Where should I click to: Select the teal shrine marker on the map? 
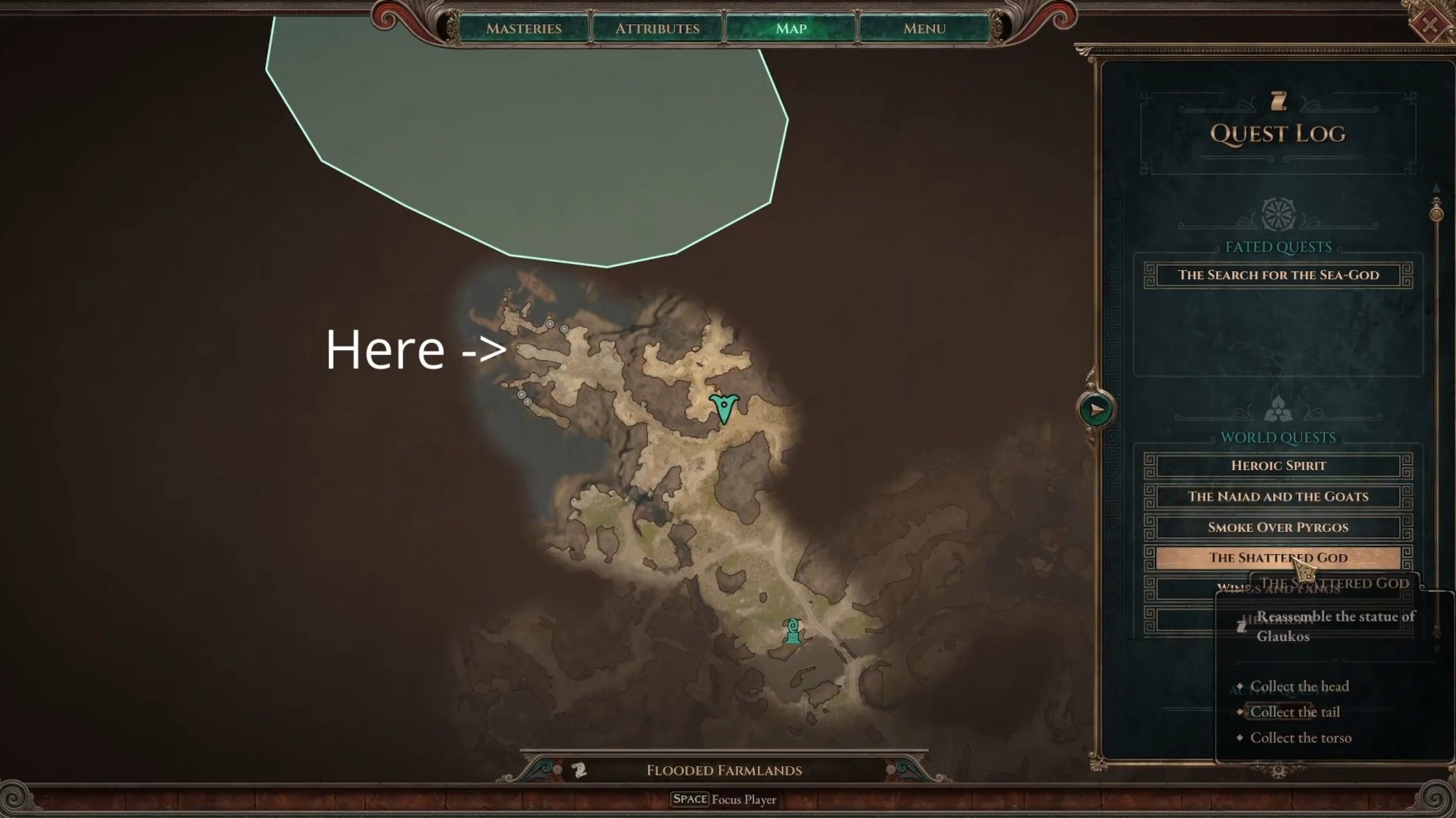pos(793,631)
